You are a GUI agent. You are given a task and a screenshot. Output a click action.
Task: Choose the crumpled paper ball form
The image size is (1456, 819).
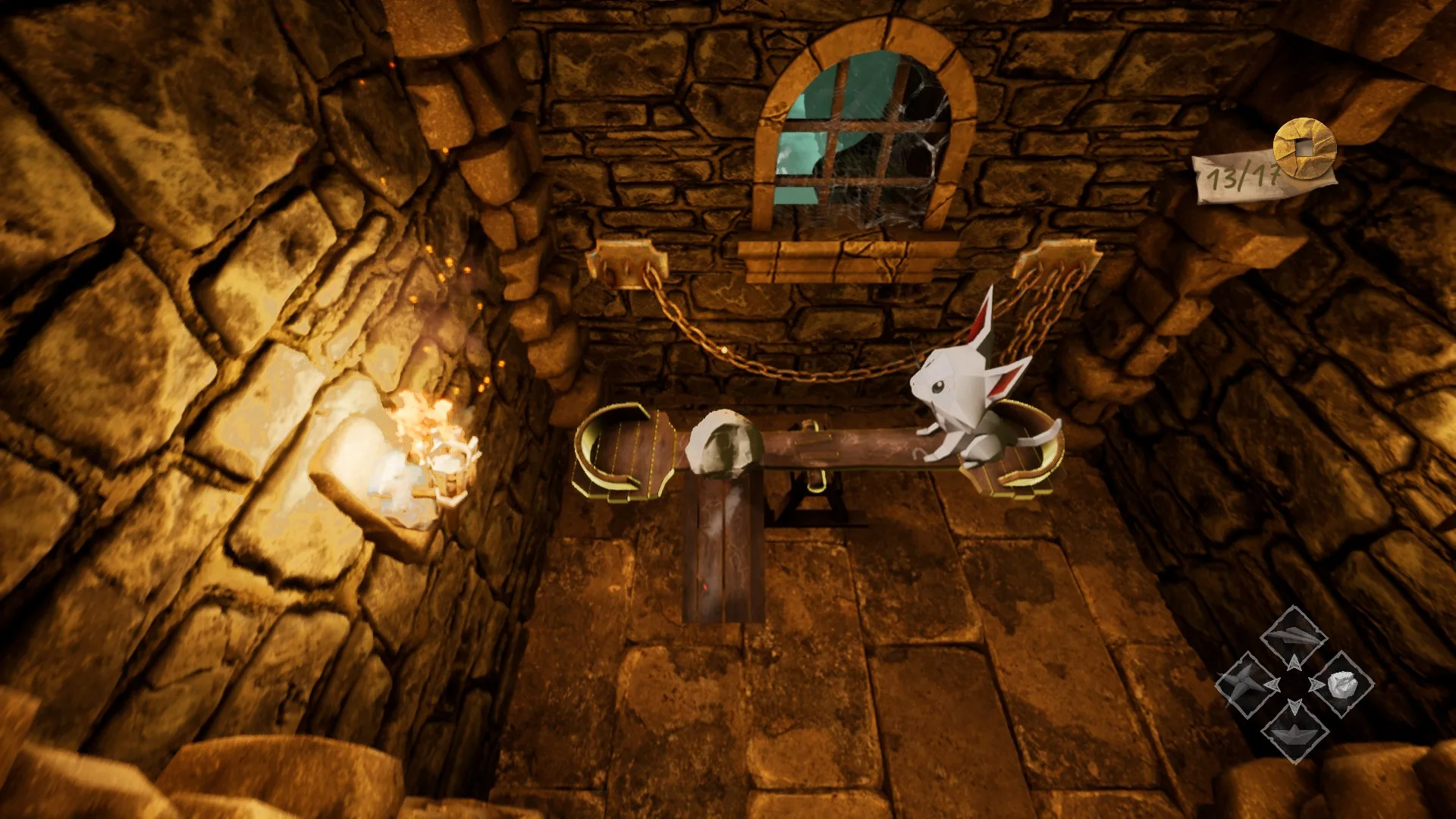click(1341, 685)
